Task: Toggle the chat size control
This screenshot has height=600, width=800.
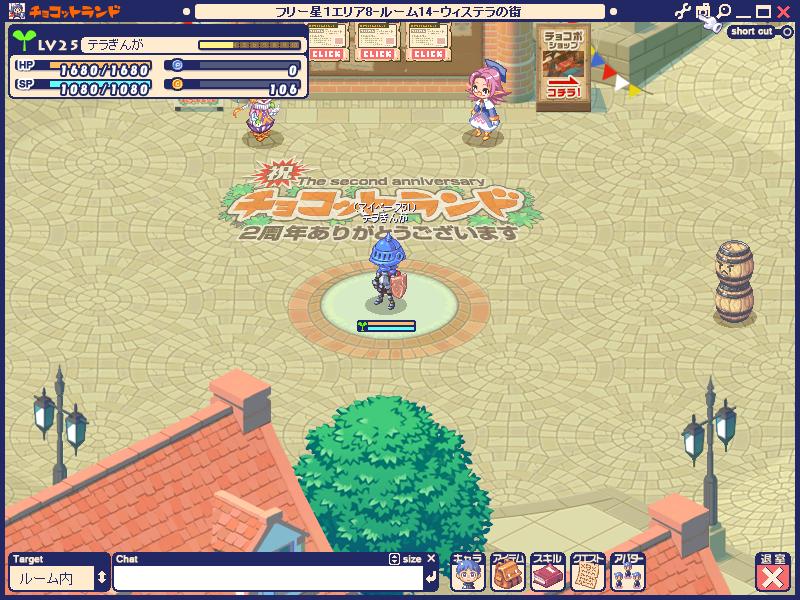Action: 406,559
